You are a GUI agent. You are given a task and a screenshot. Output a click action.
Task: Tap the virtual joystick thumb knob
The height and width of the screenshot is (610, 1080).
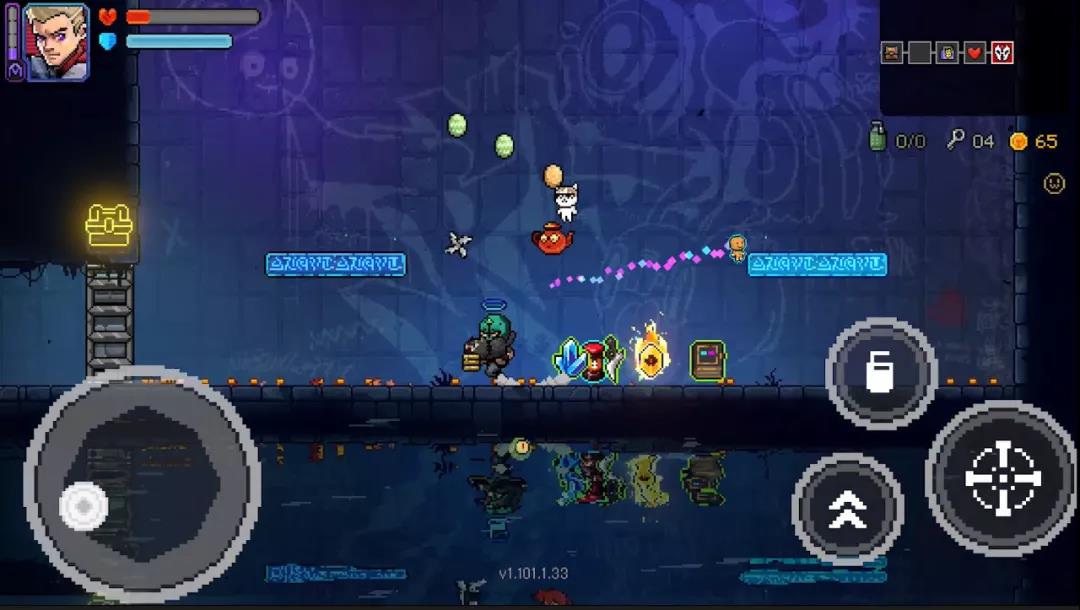(84, 506)
